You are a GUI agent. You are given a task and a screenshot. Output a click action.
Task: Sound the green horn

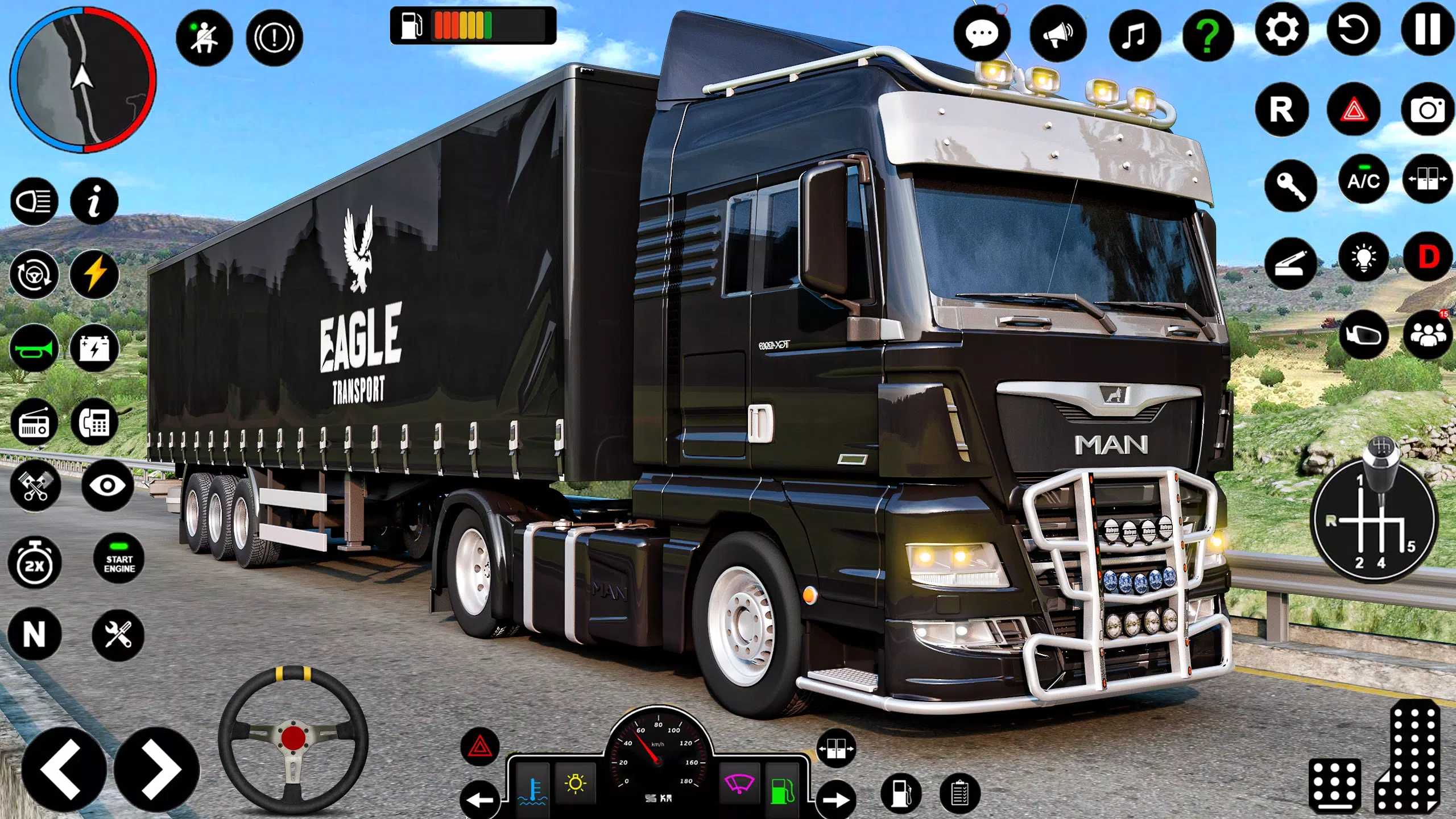pyautogui.click(x=34, y=348)
